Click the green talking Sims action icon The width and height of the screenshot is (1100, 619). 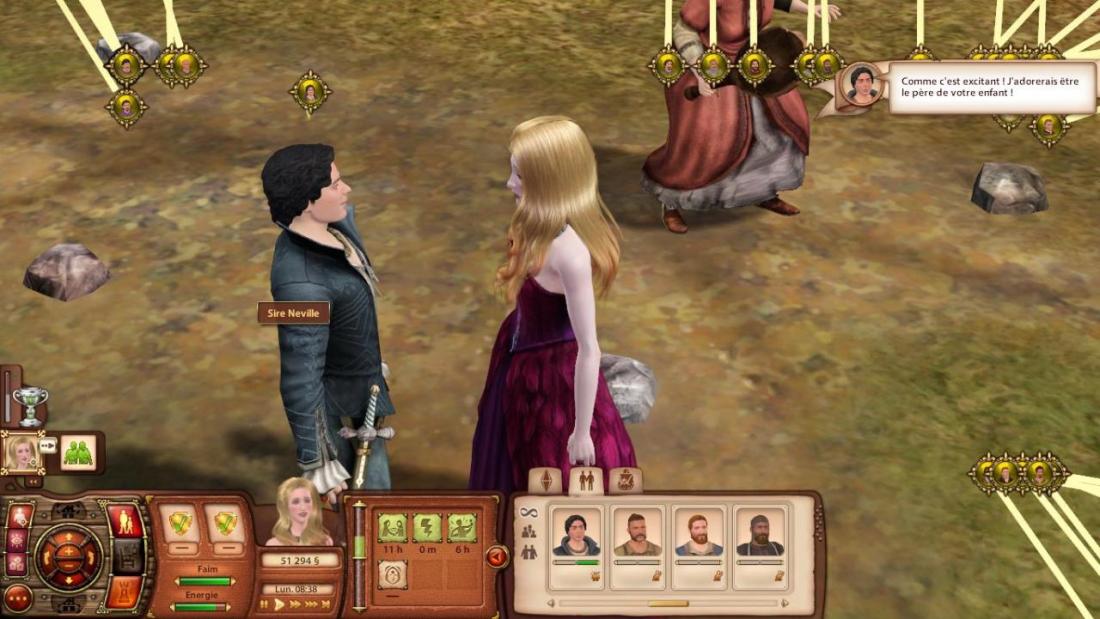click(x=78, y=452)
